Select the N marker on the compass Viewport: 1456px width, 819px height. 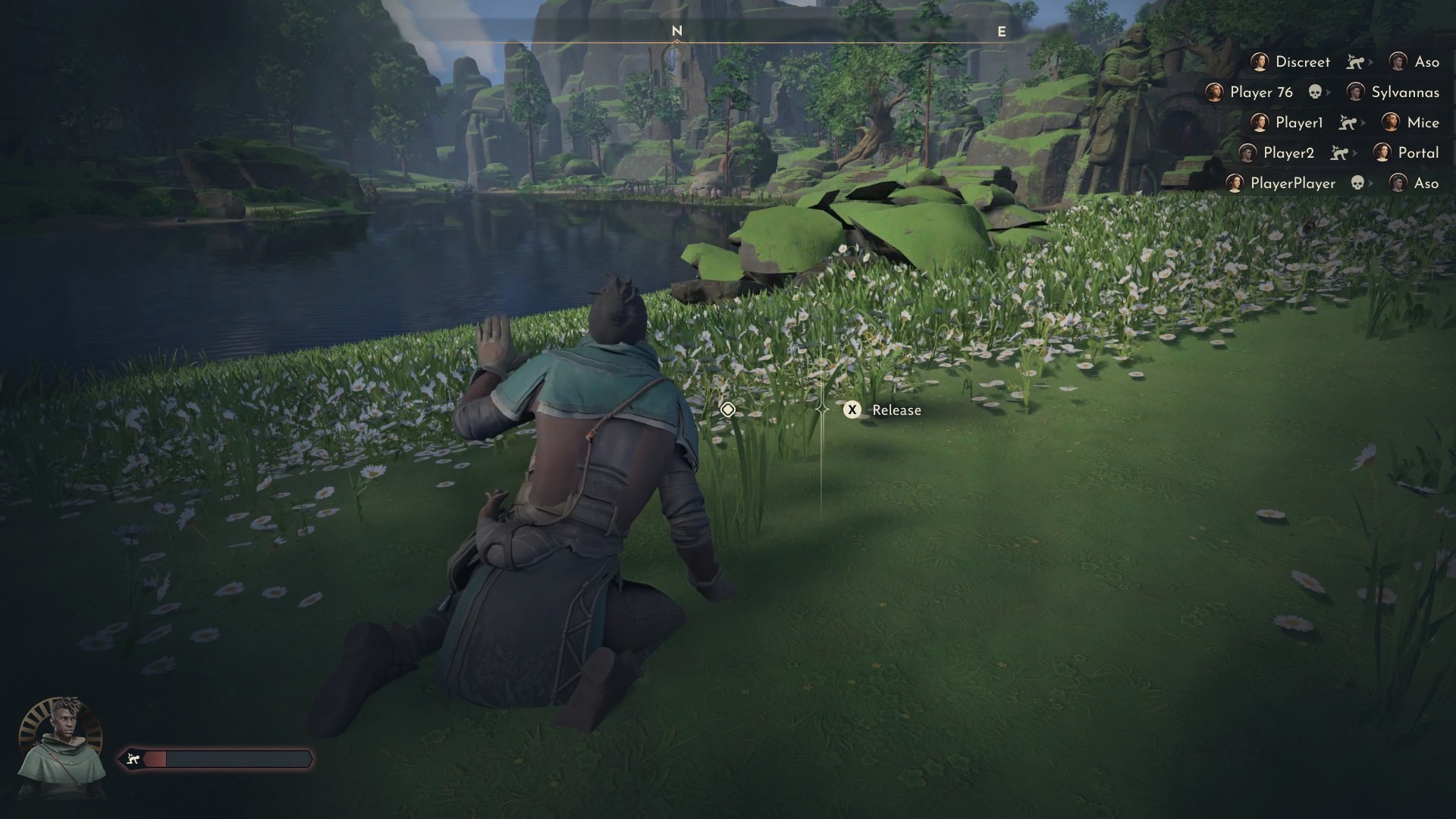pos(676,32)
